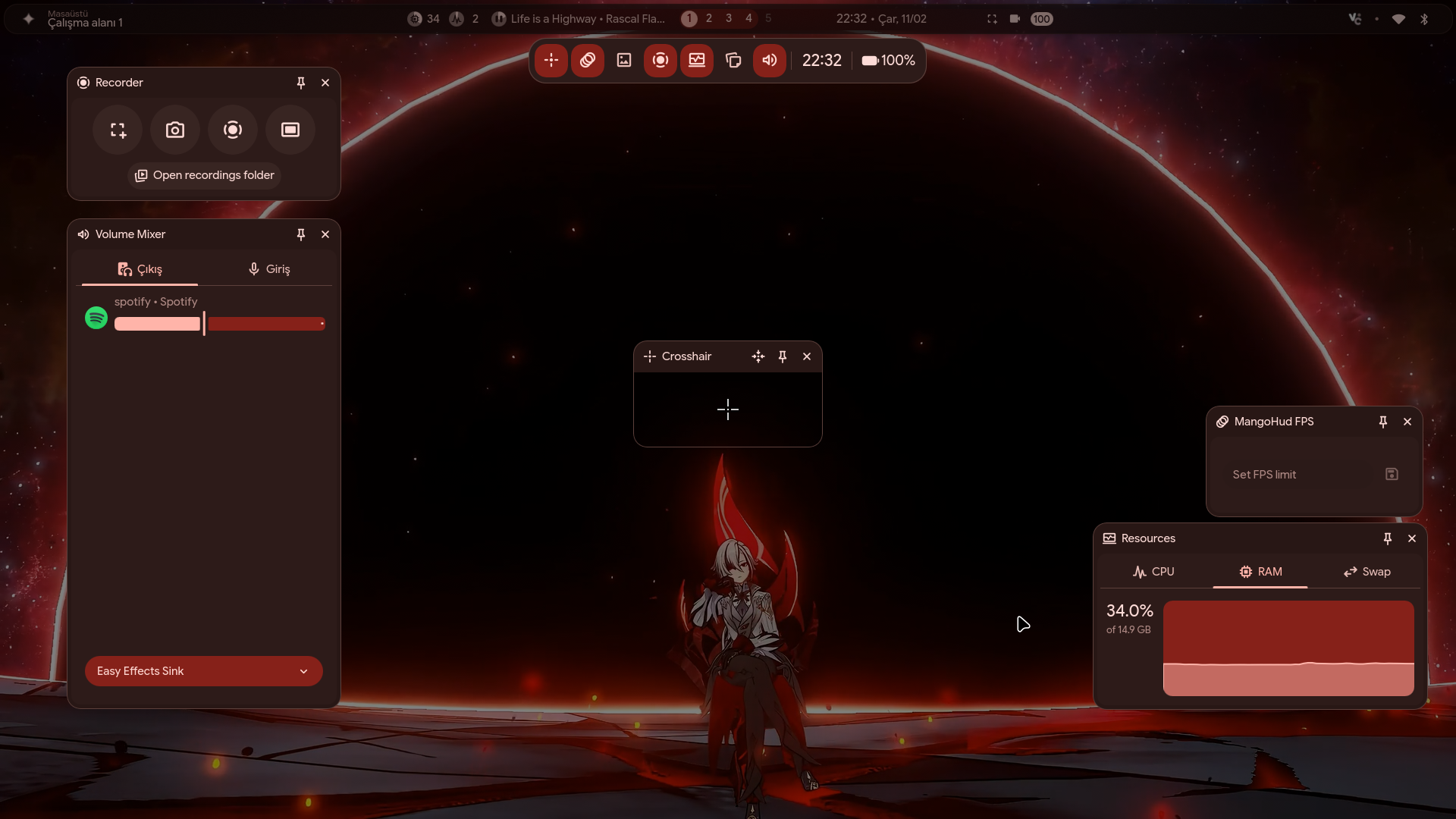Close the Recorder widget

(325, 83)
